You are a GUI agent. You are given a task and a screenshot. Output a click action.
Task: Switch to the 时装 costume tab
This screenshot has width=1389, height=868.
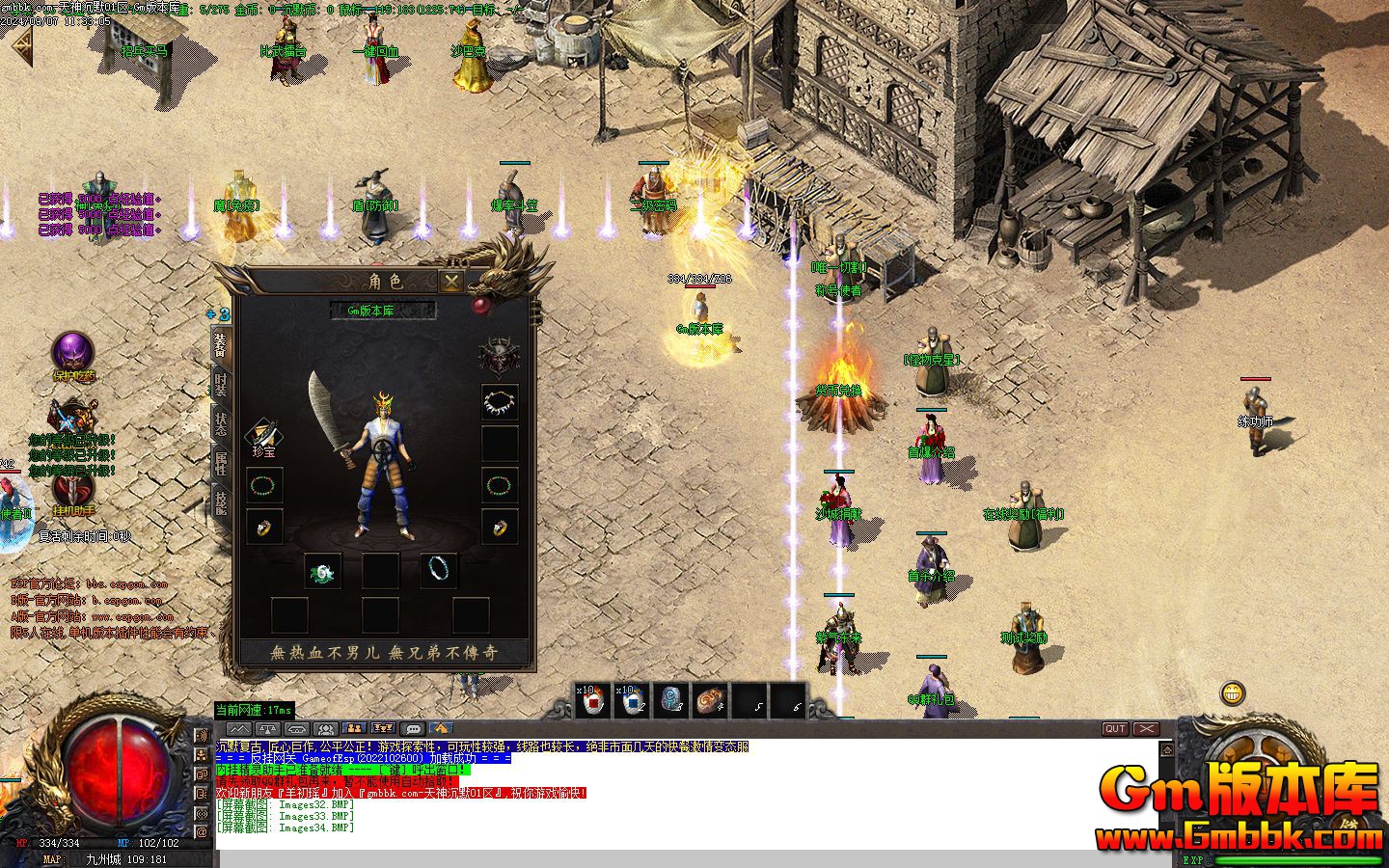[x=221, y=386]
